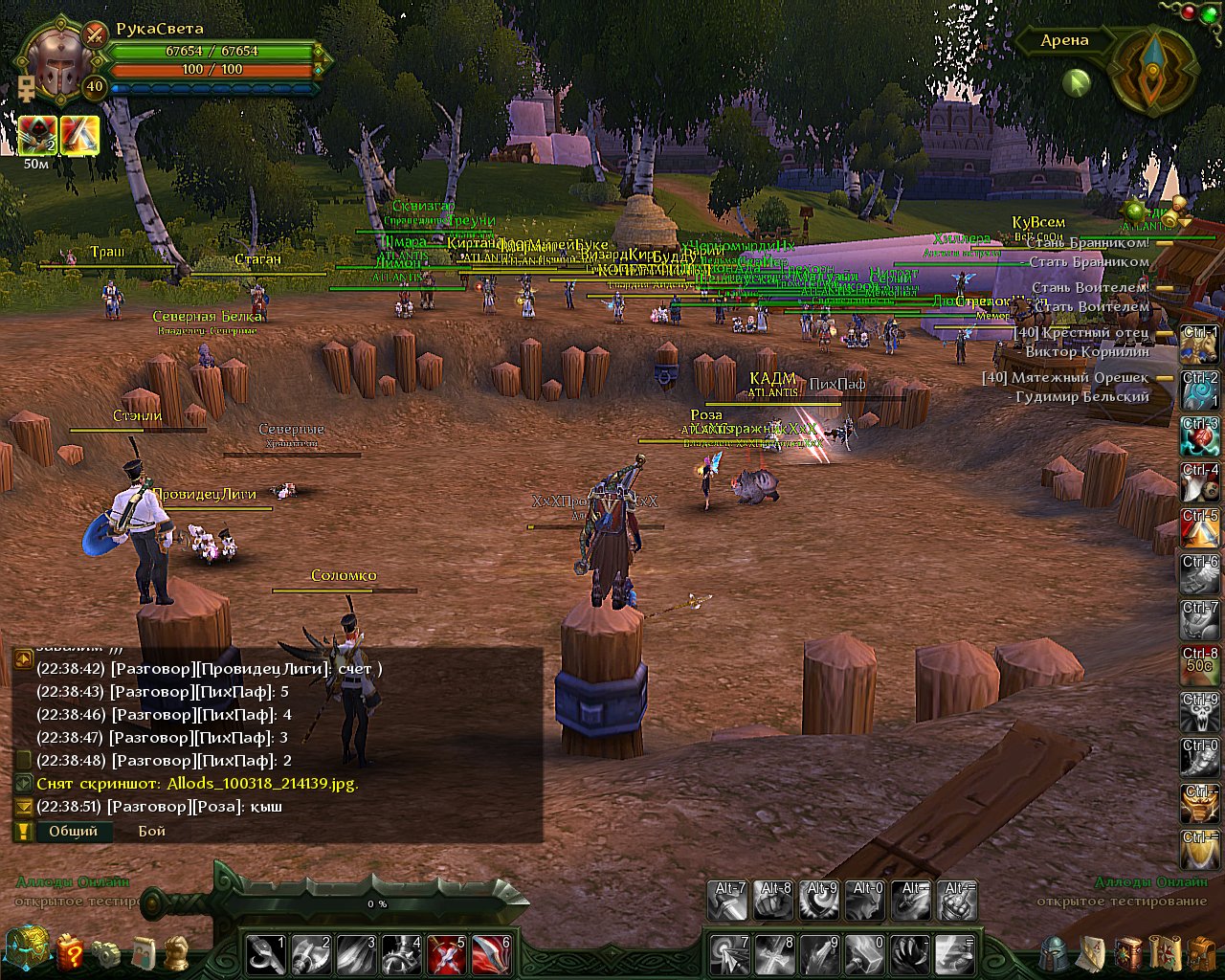Switch to the Общий chat tab
The height and width of the screenshot is (980, 1225).
[73, 831]
